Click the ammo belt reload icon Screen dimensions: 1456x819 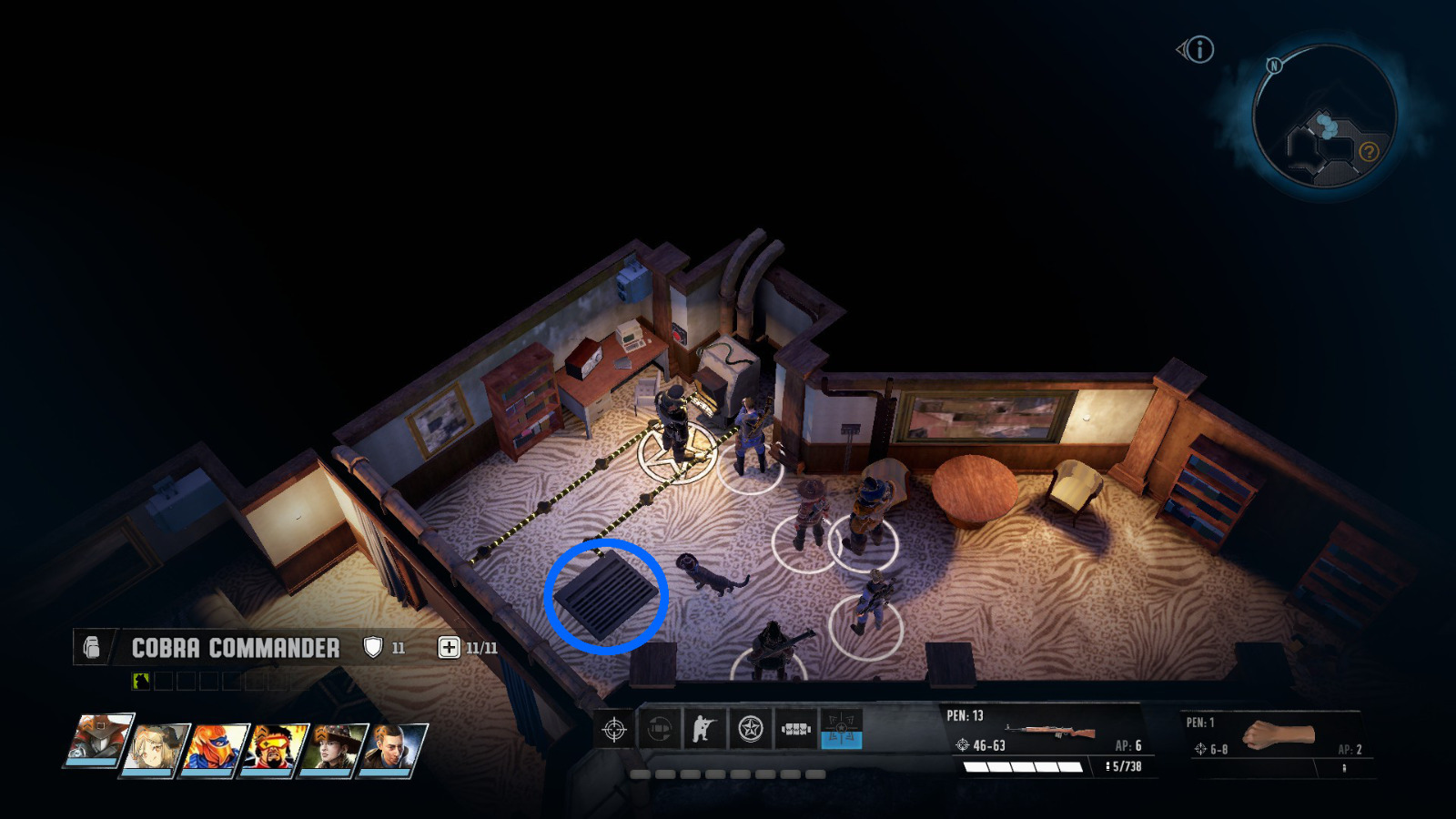(796, 728)
